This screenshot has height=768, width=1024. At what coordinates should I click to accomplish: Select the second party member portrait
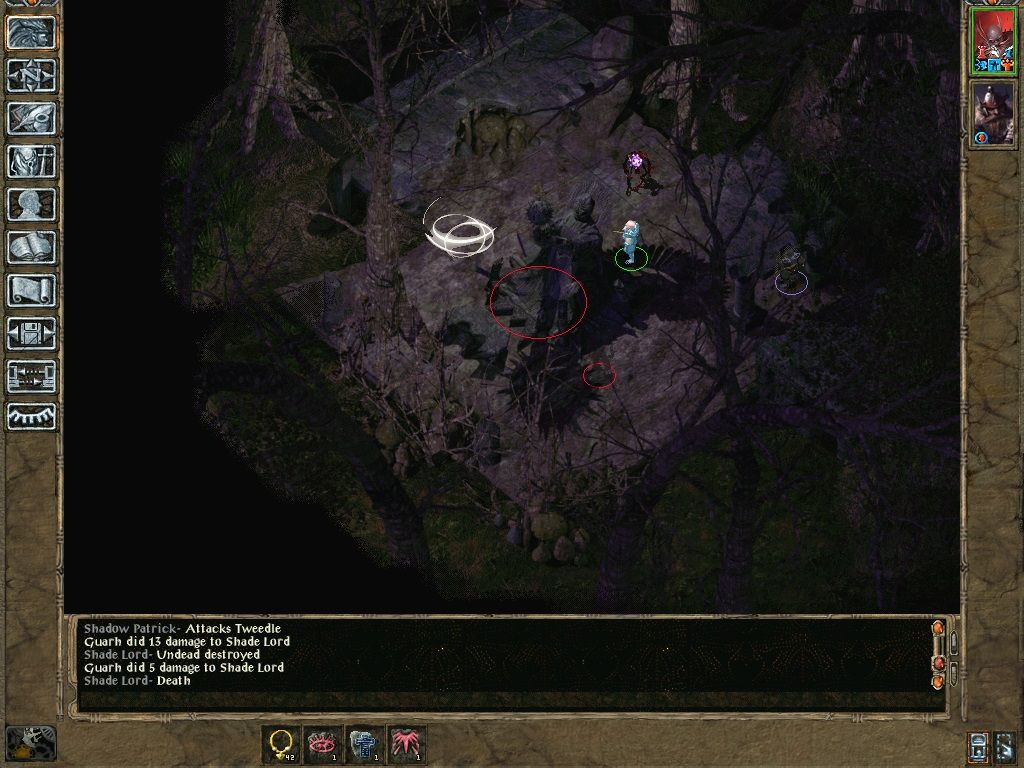[x=993, y=113]
